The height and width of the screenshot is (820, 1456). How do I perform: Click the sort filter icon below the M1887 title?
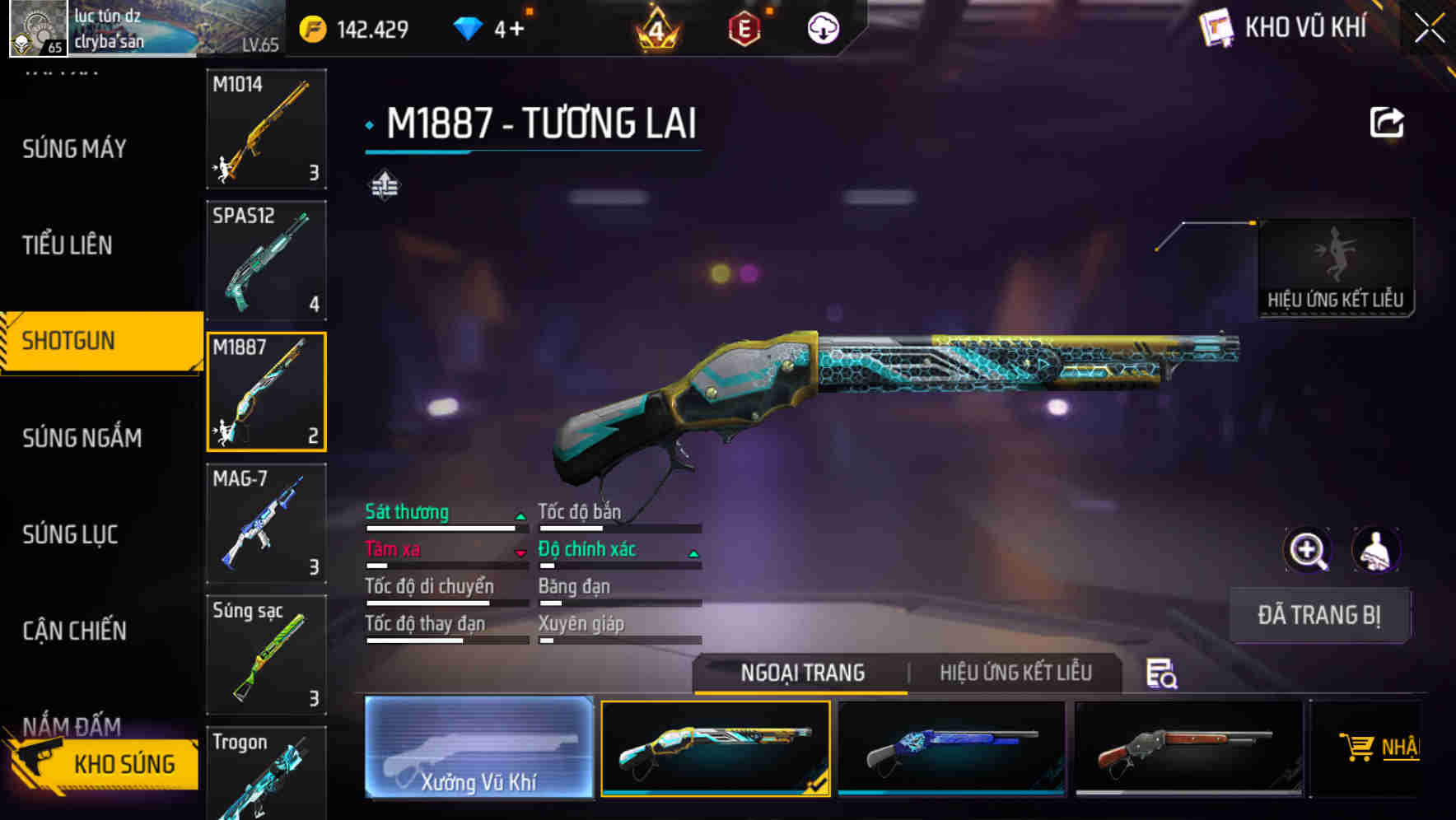pos(384,185)
